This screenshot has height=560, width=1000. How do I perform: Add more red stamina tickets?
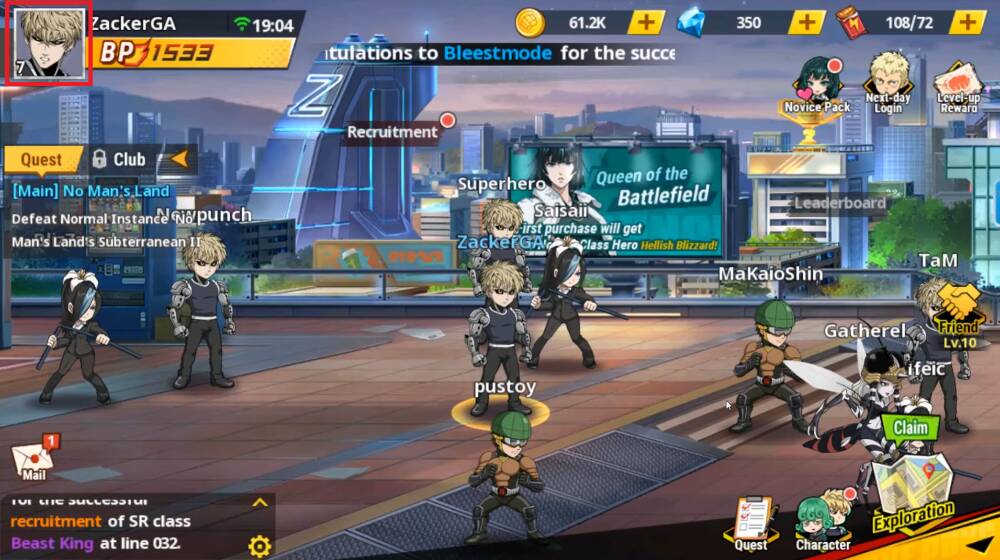click(967, 22)
